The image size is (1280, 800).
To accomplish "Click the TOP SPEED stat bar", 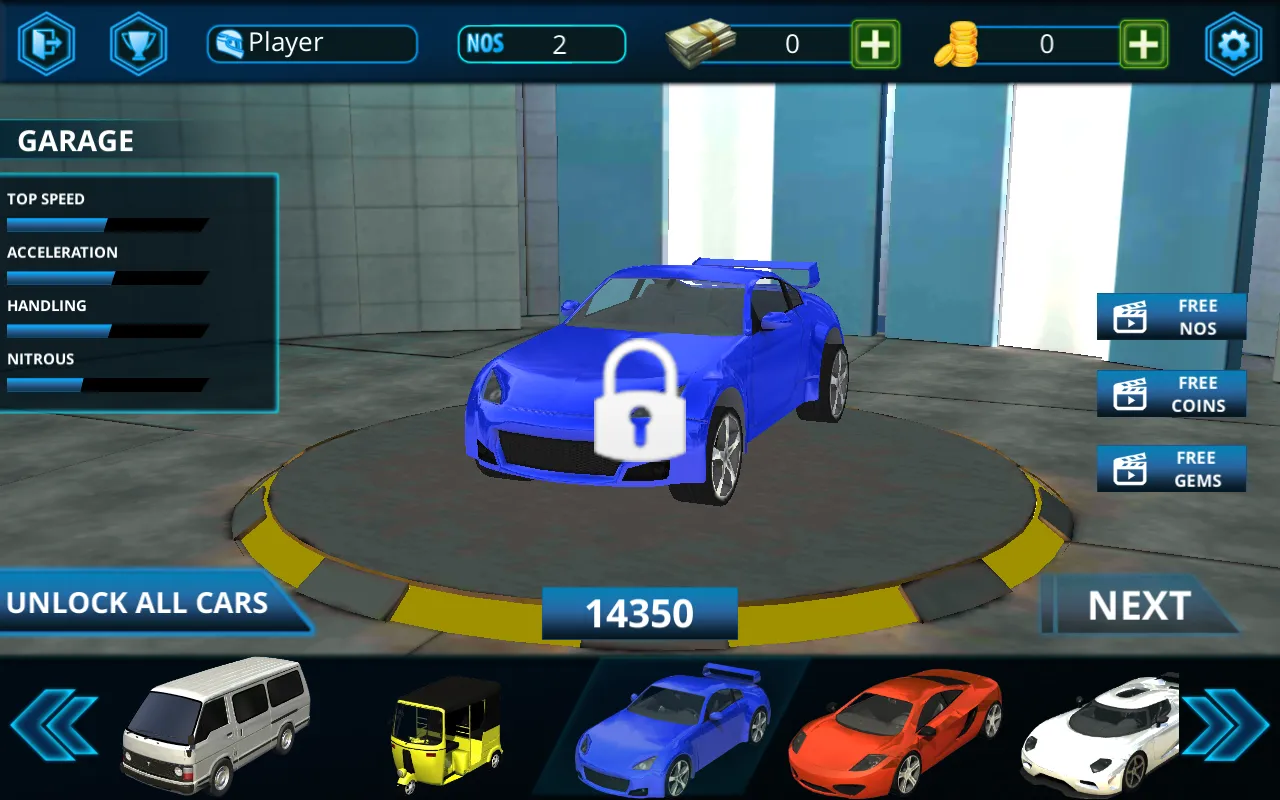I will tap(105, 225).
